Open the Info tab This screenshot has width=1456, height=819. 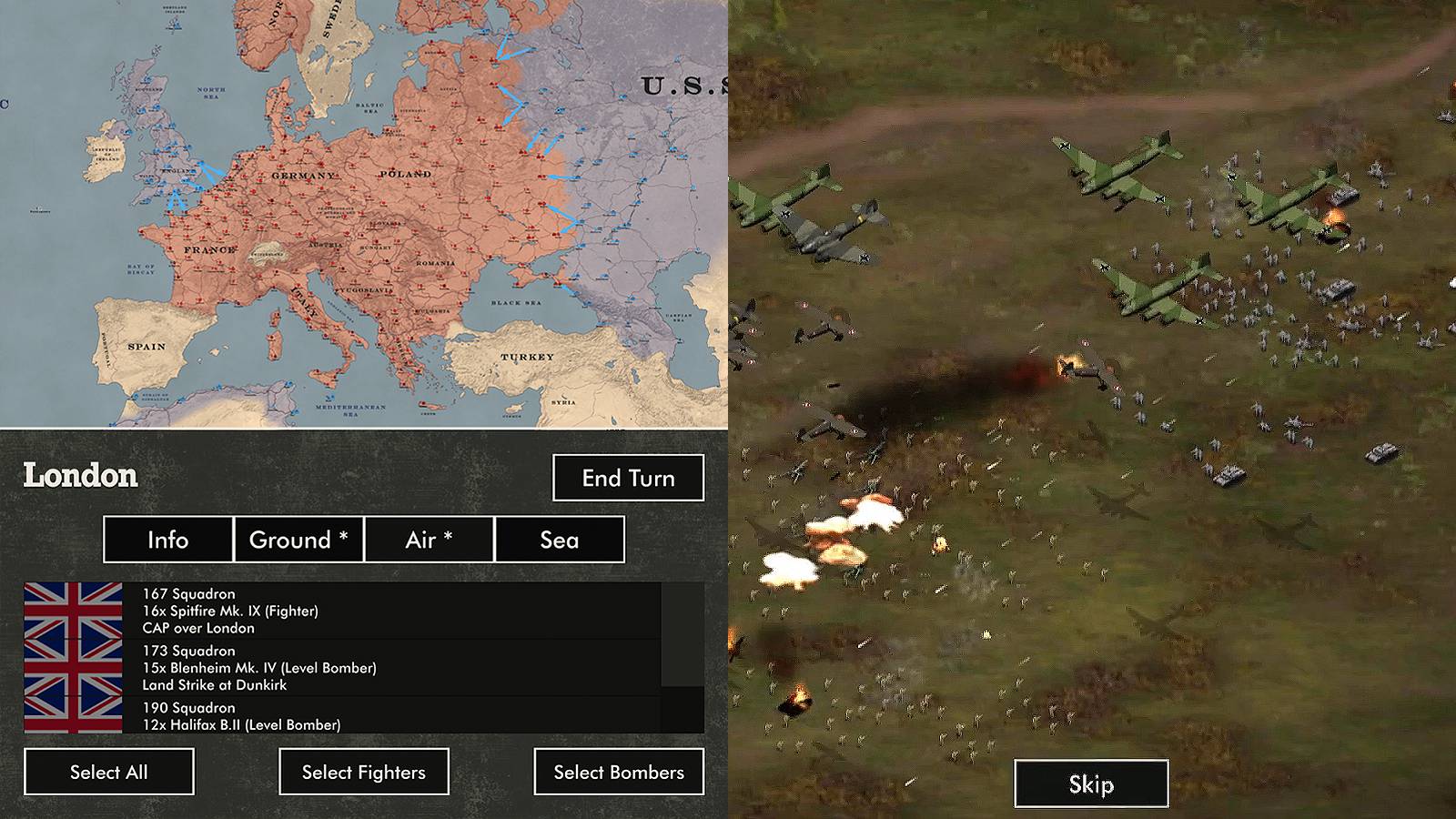168,540
